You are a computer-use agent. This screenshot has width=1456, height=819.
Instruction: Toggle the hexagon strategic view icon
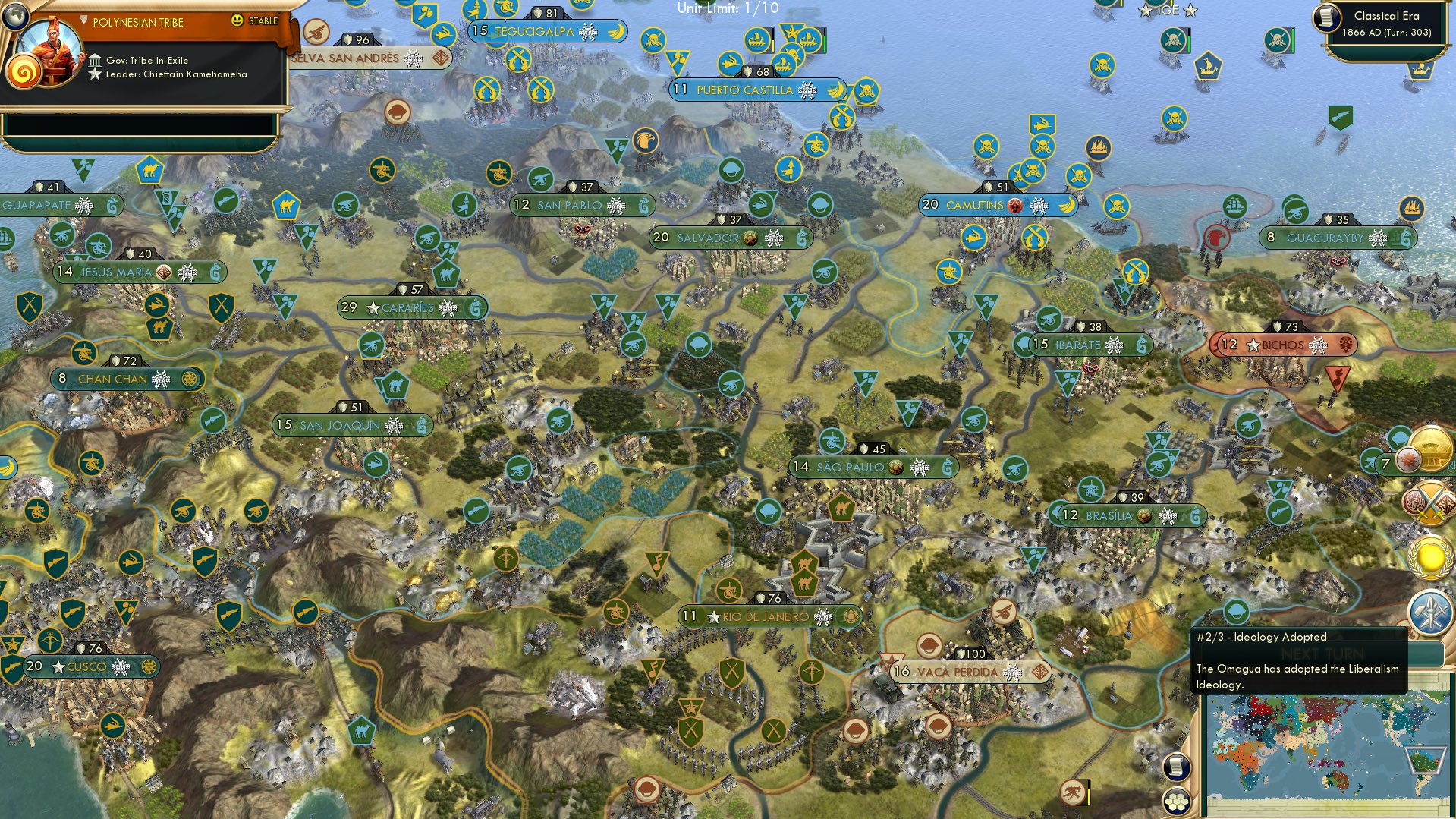point(1175,801)
